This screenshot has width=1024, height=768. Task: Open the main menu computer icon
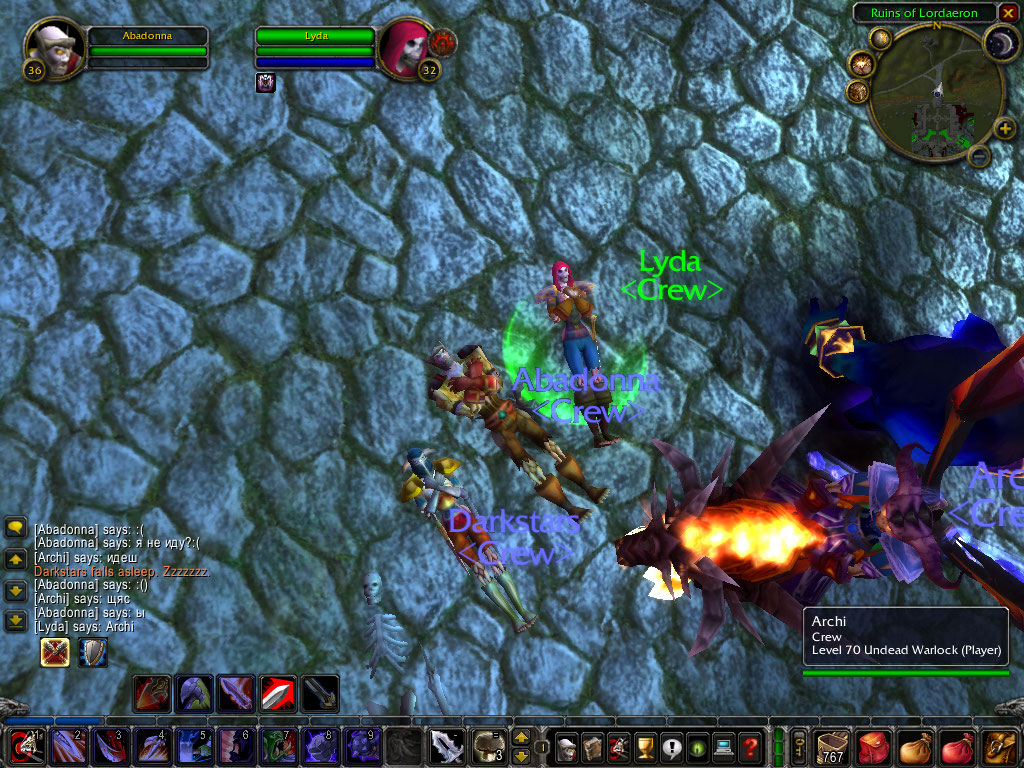tap(722, 746)
